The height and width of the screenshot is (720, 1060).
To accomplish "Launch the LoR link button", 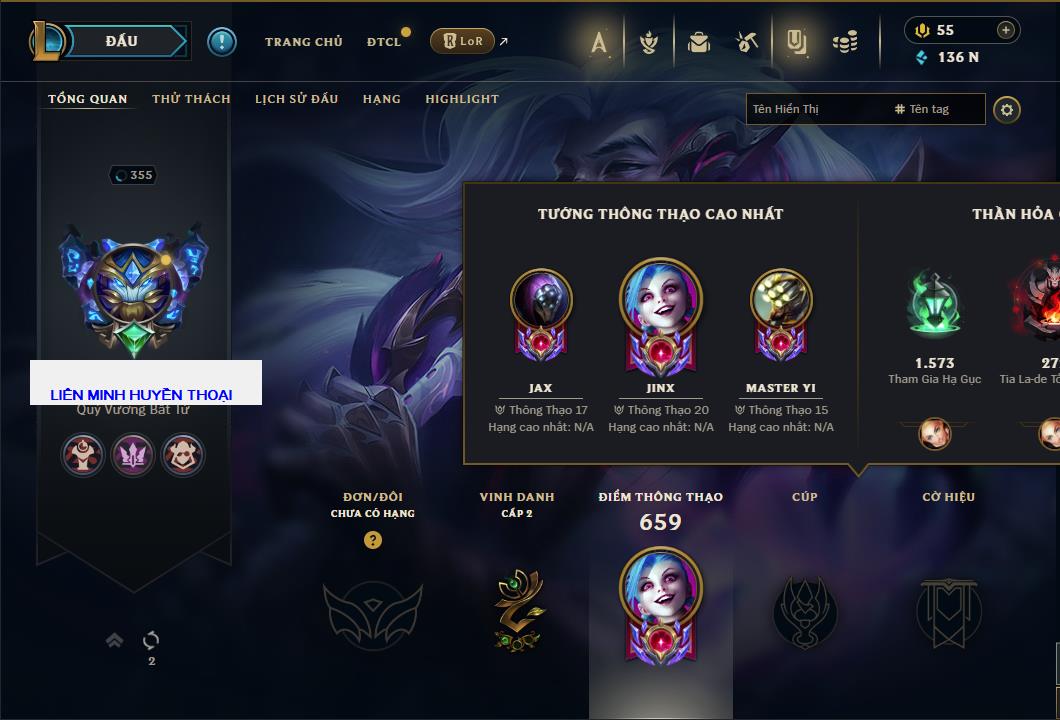I will click(x=462, y=41).
